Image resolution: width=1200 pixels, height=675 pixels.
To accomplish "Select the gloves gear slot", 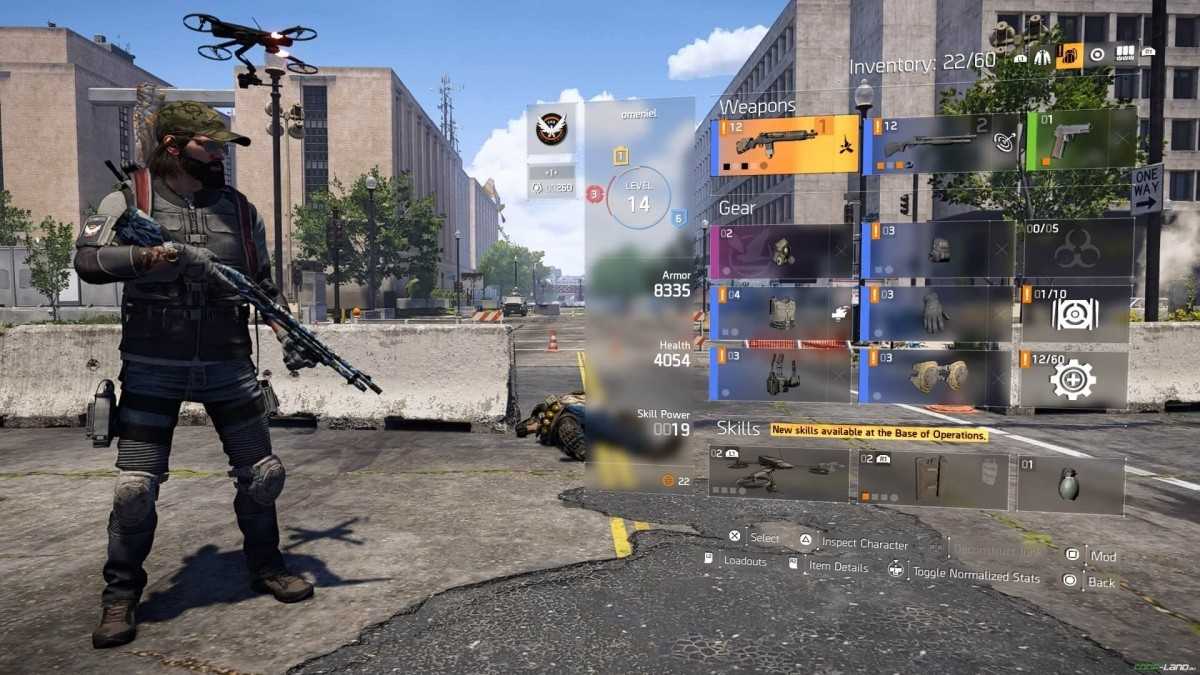I will pyautogui.click(x=935, y=314).
